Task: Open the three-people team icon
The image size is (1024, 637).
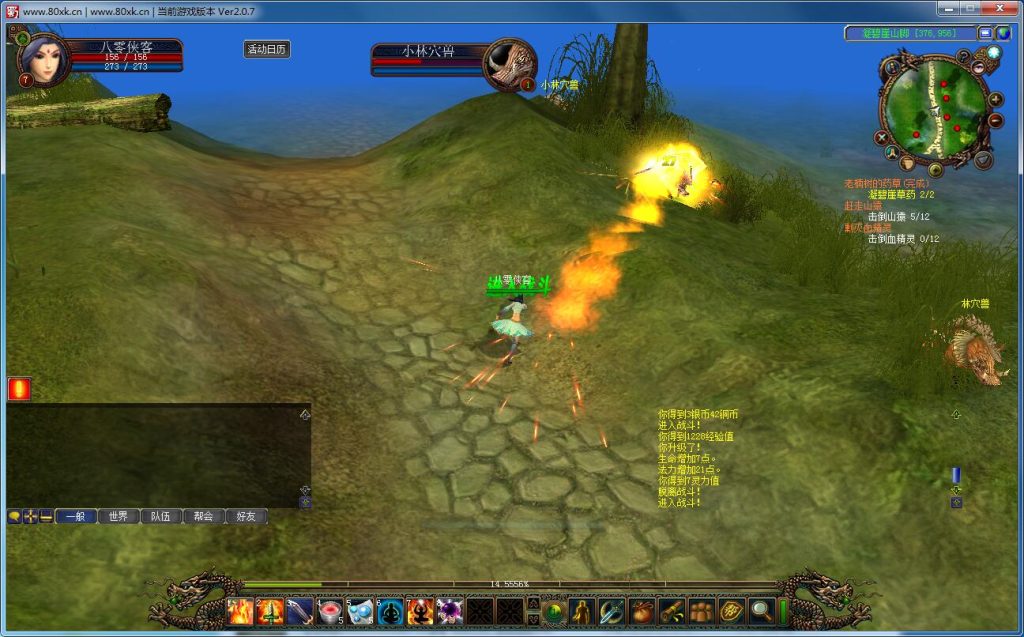Action: [702, 609]
